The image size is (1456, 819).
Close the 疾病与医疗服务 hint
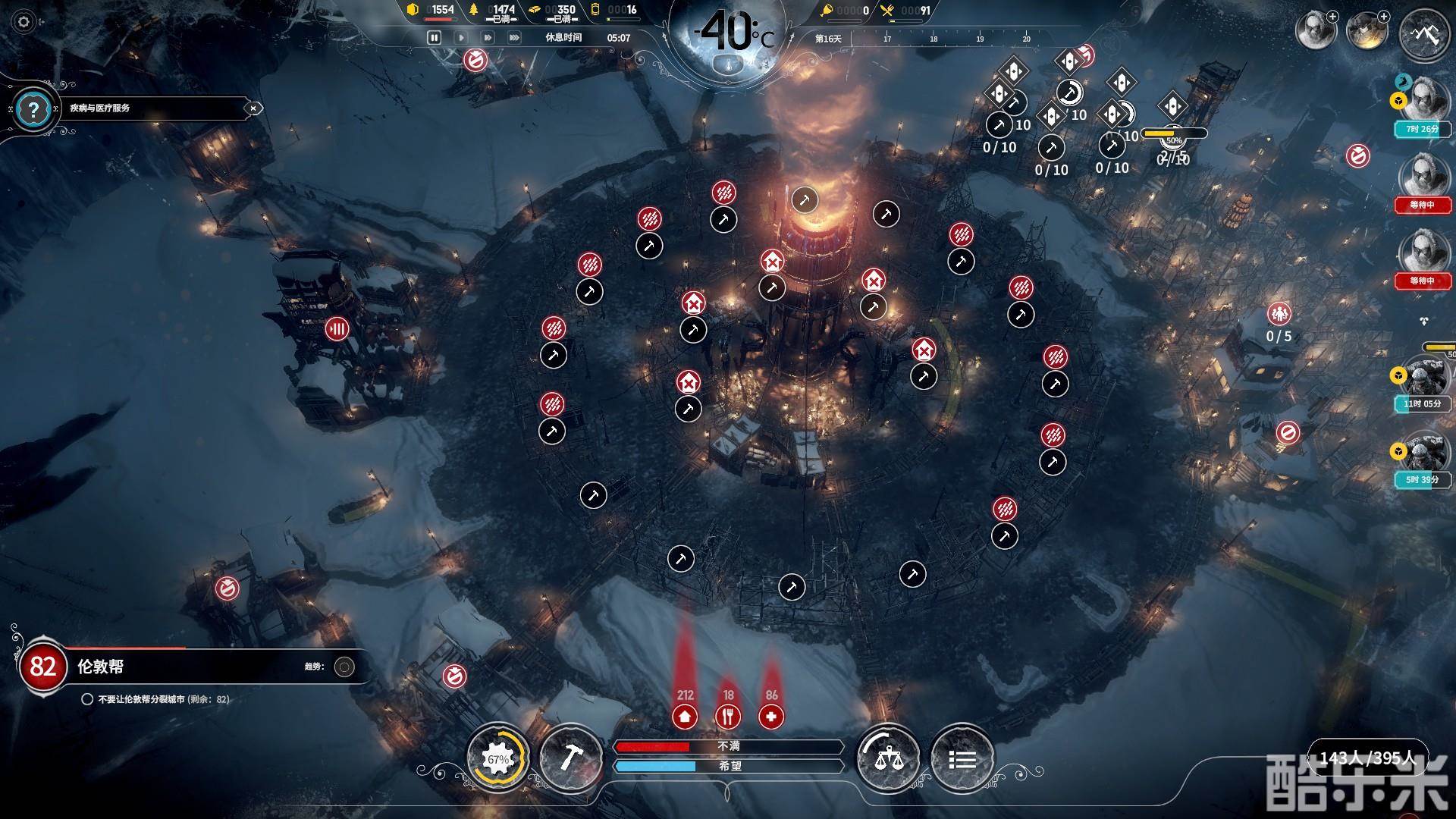[253, 108]
